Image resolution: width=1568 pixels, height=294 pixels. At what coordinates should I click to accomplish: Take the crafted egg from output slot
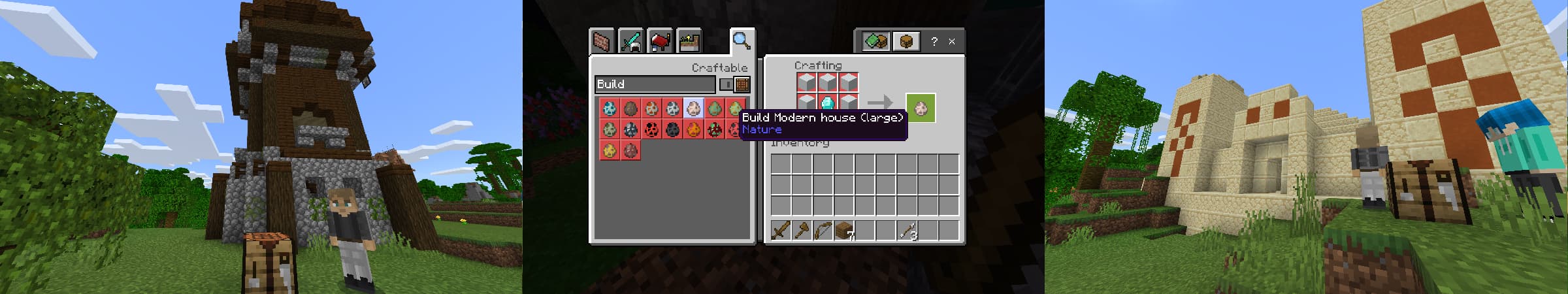(x=921, y=108)
